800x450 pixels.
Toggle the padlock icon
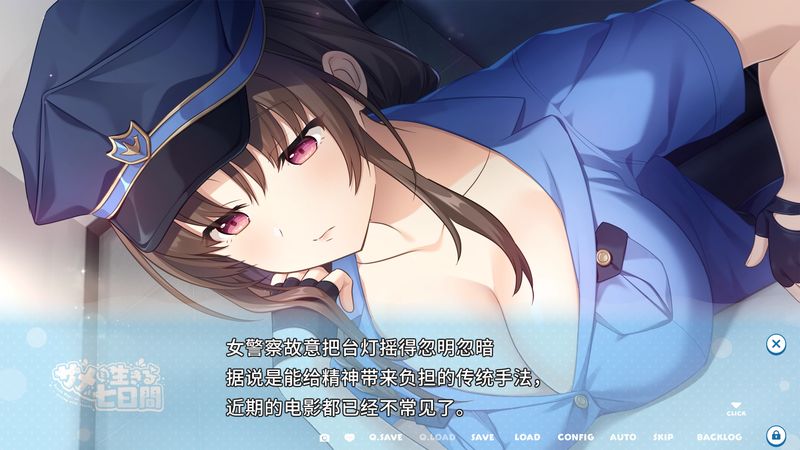coord(775,436)
